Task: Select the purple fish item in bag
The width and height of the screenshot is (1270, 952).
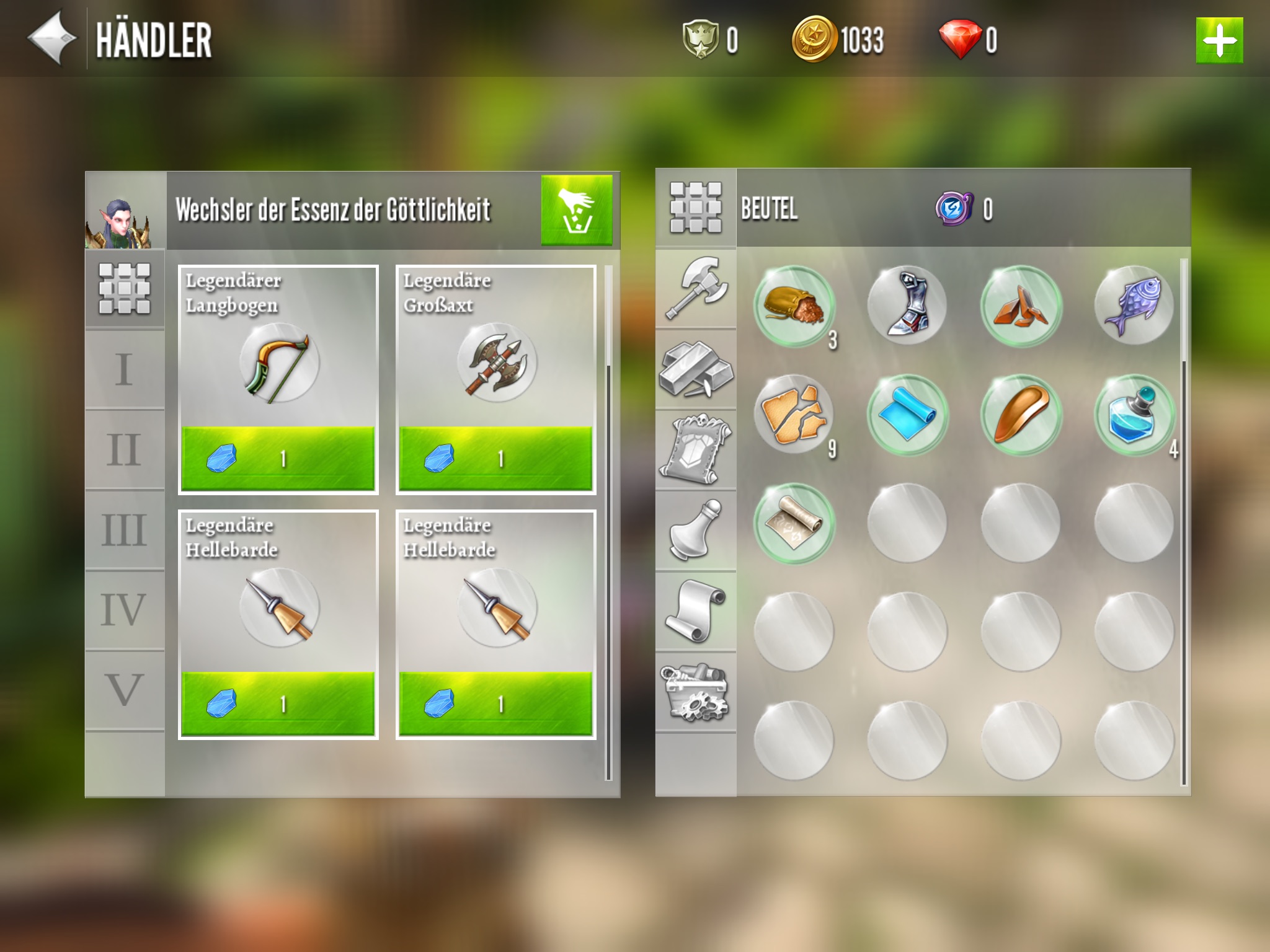Action: click(x=1134, y=306)
